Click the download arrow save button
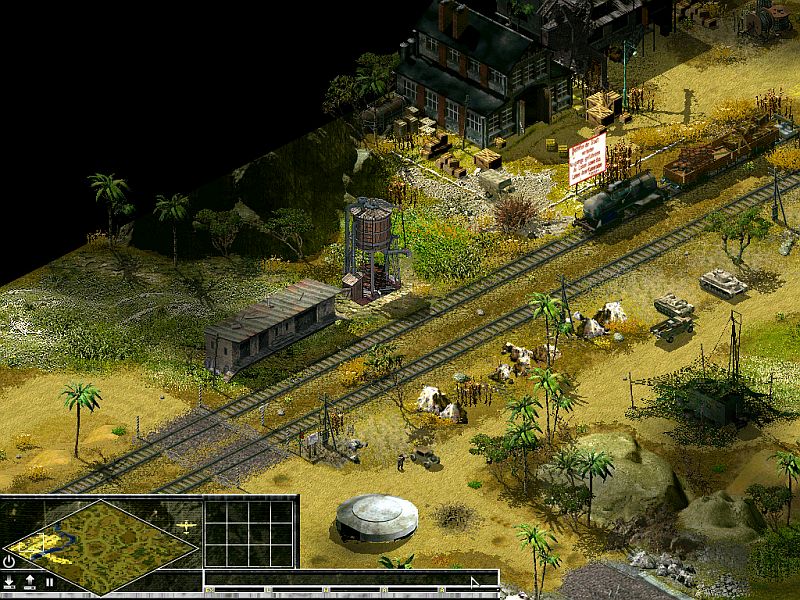Screen dimensions: 800x600 [9, 581]
